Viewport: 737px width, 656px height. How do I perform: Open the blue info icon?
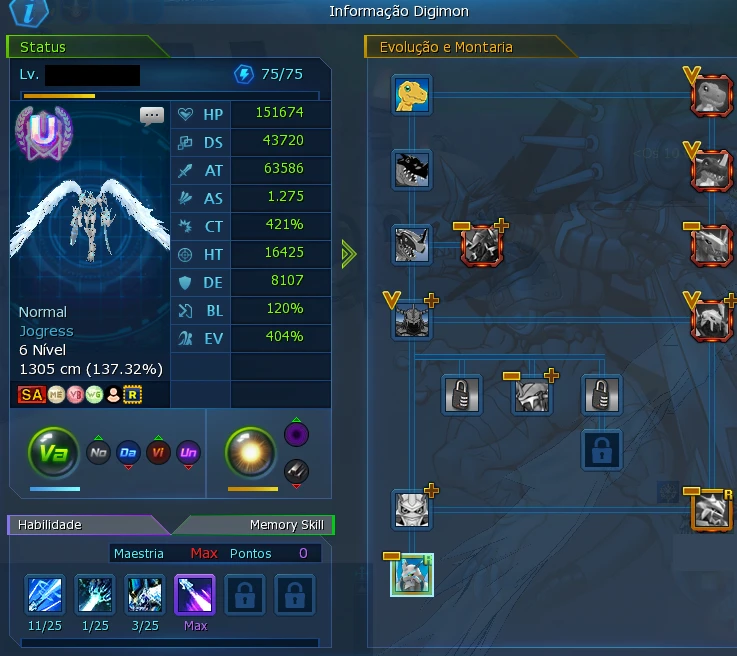(x=23, y=12)
